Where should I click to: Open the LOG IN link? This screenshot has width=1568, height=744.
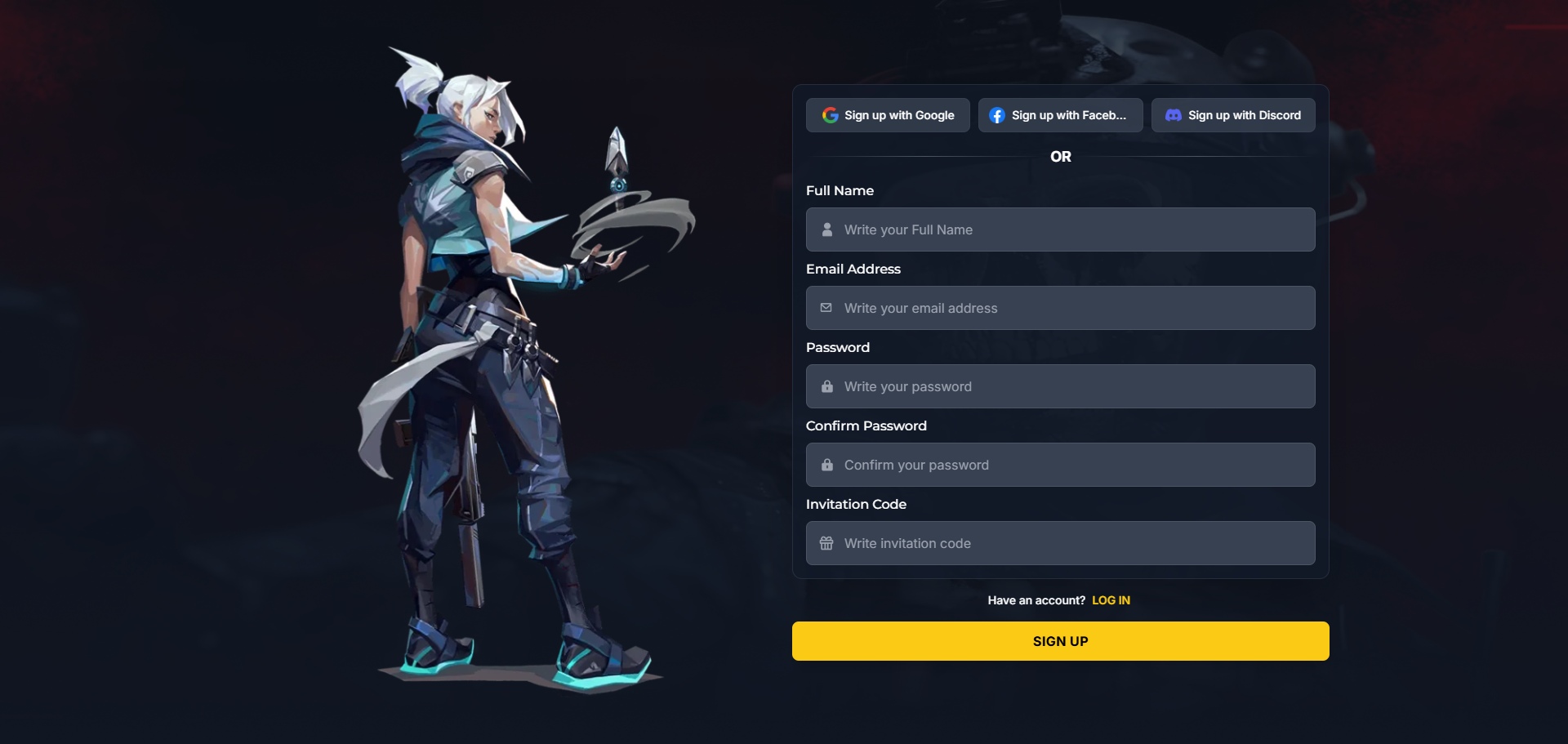[x=1111, y=600]
